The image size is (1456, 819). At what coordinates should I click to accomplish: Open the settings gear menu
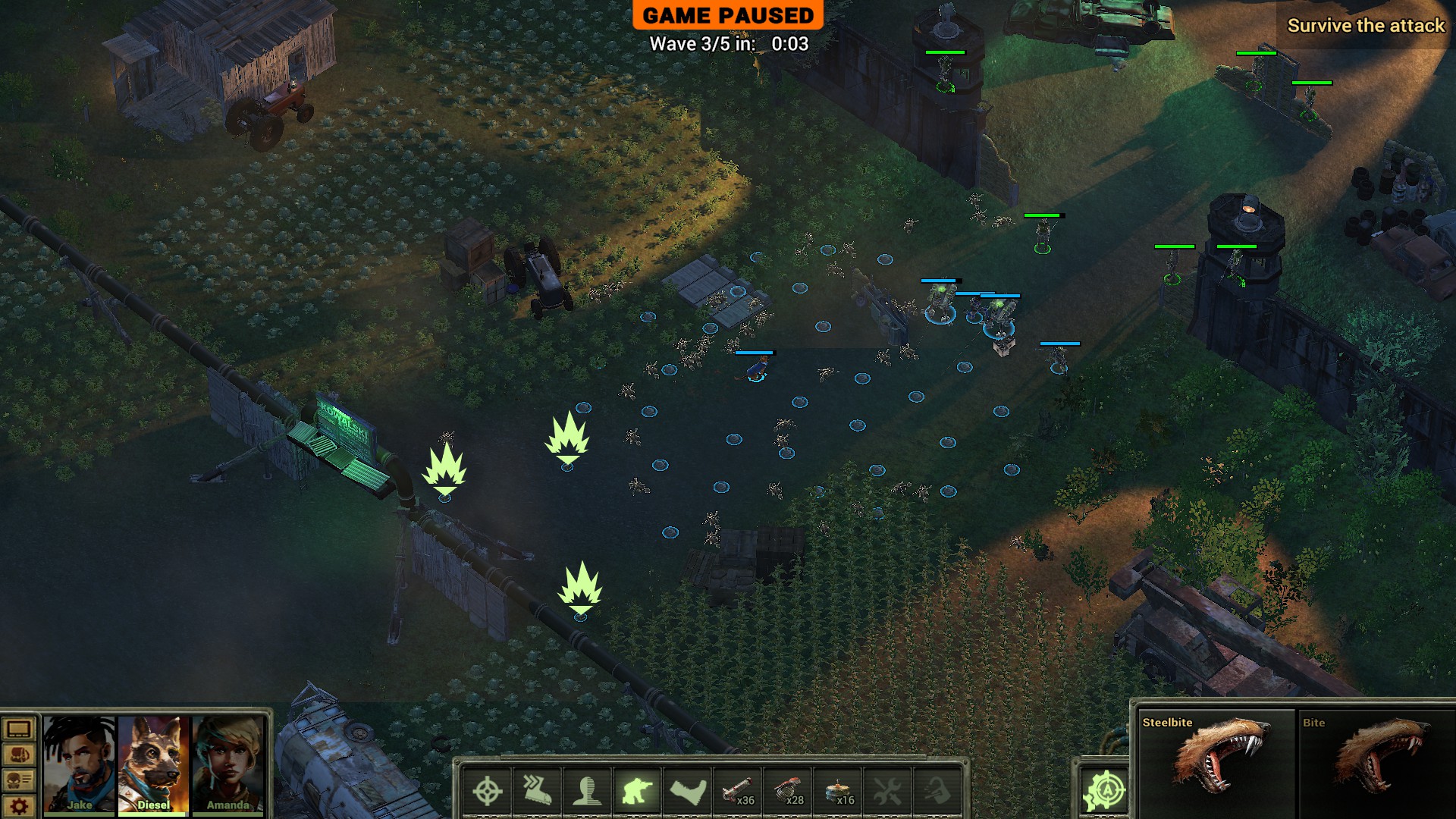coord(19,806)
